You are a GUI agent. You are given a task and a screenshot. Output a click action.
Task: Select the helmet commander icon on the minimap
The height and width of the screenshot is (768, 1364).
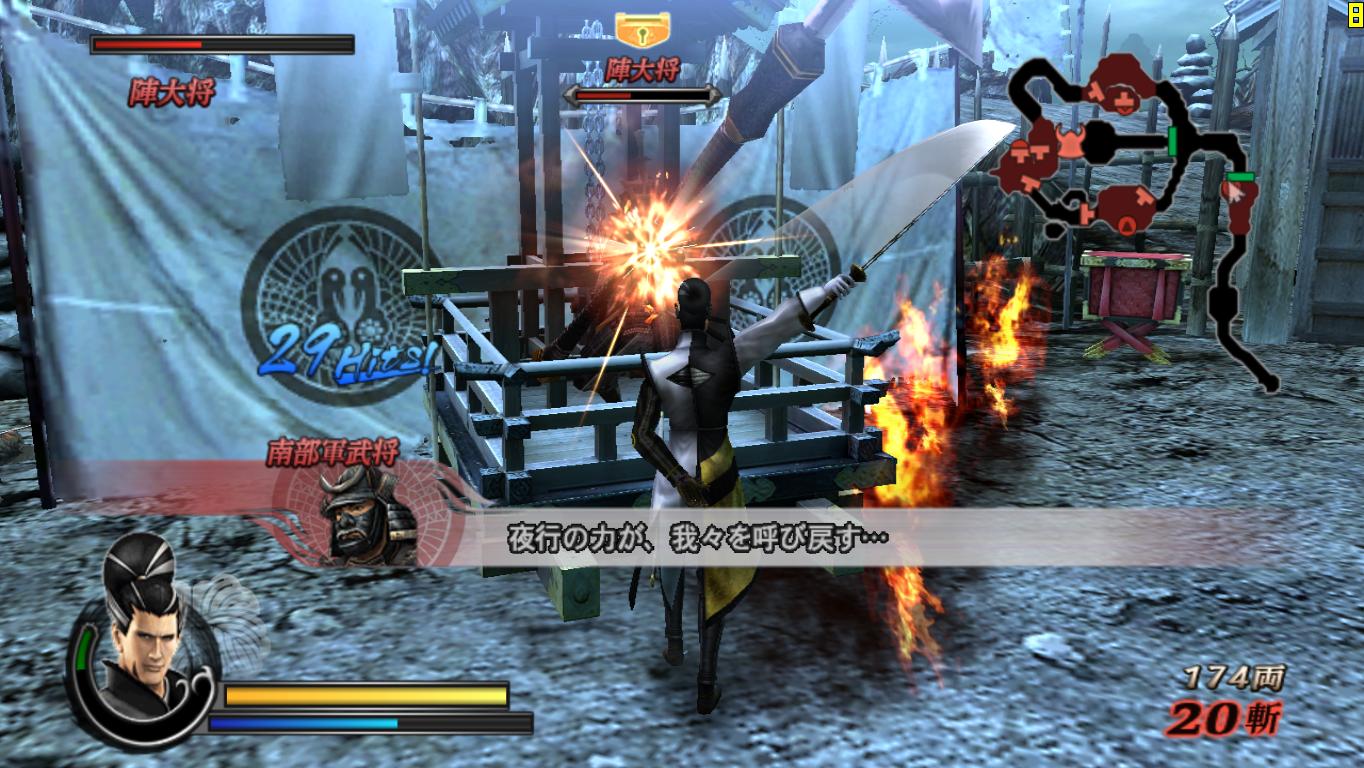point(1070,142)
